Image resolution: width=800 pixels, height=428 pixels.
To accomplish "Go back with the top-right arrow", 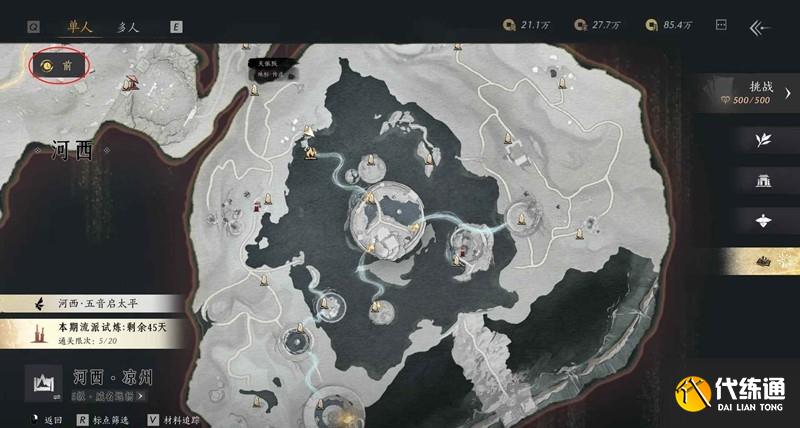I will [761, 28].
